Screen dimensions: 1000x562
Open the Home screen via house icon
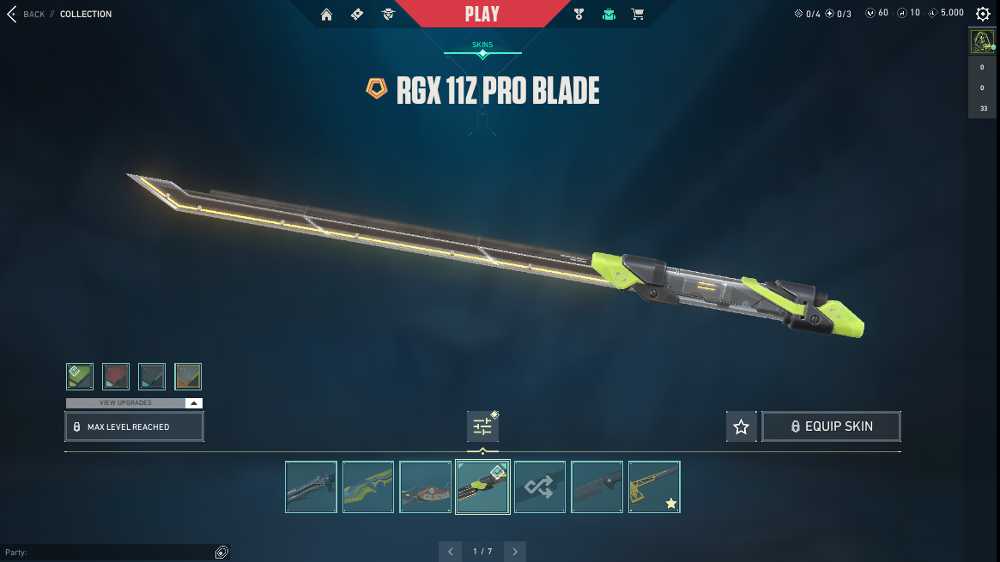point(326,14)
